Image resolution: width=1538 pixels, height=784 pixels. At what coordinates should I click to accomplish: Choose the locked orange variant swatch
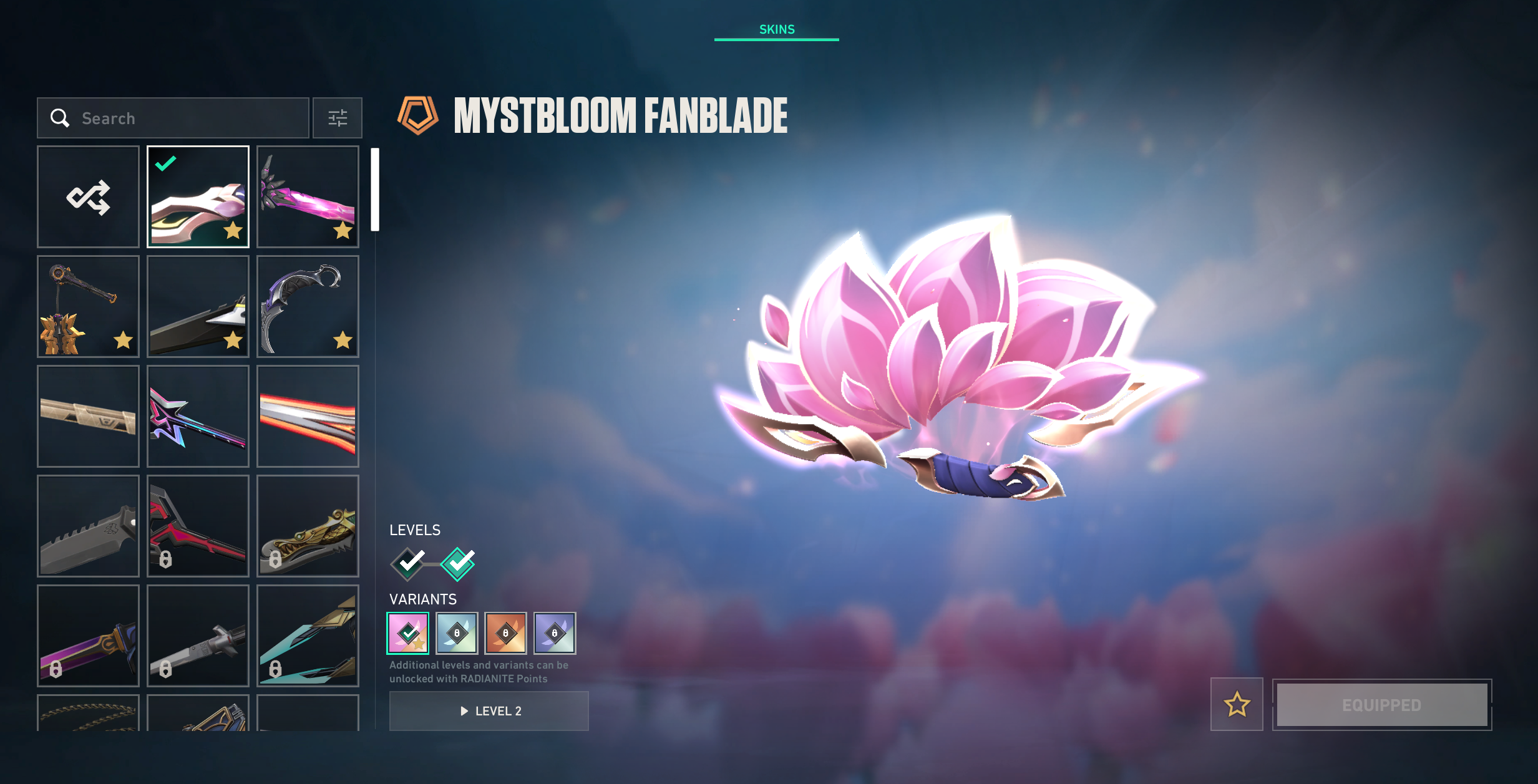pos(505,633)
